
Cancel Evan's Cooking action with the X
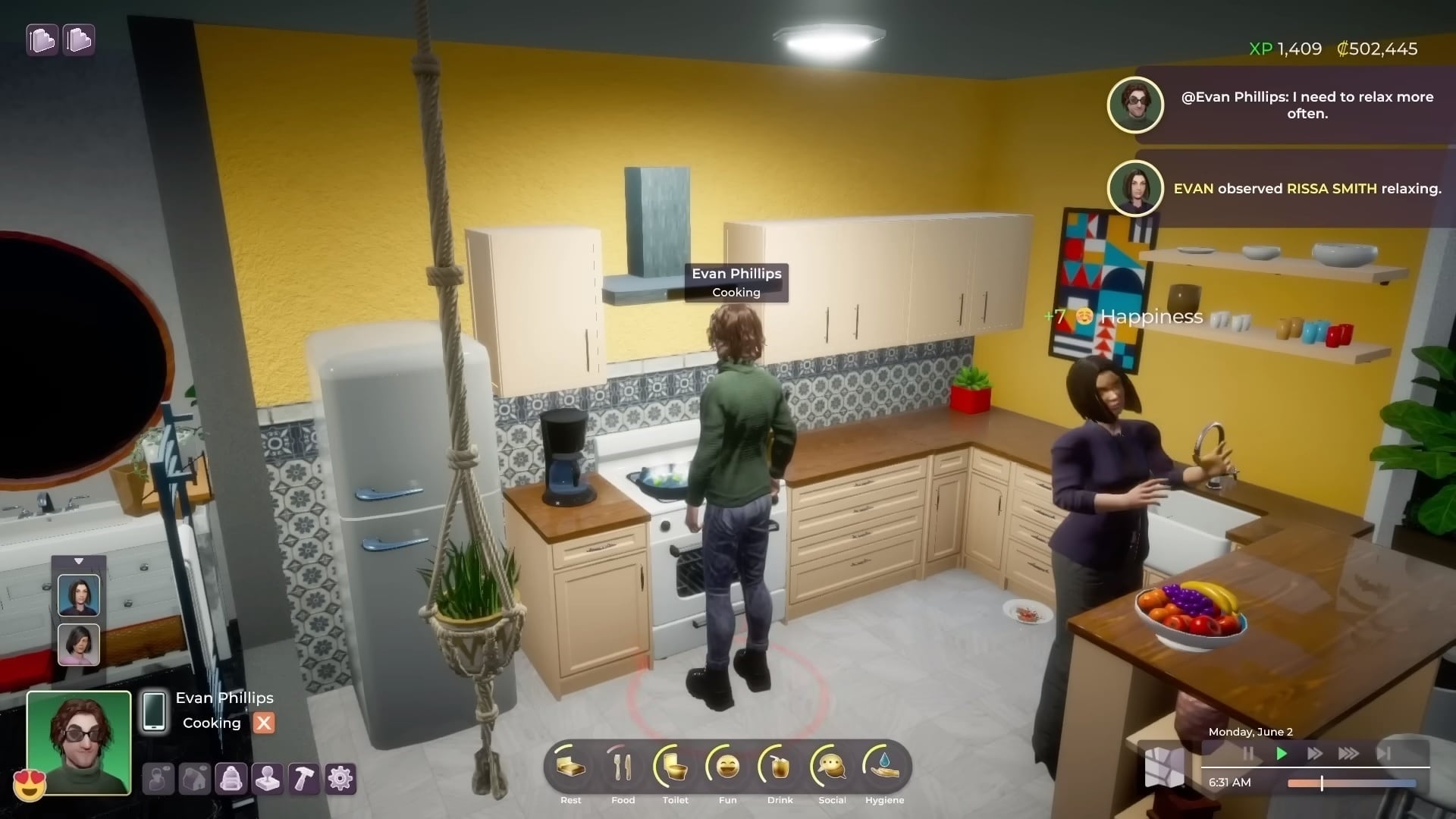[x=263, y=723]
